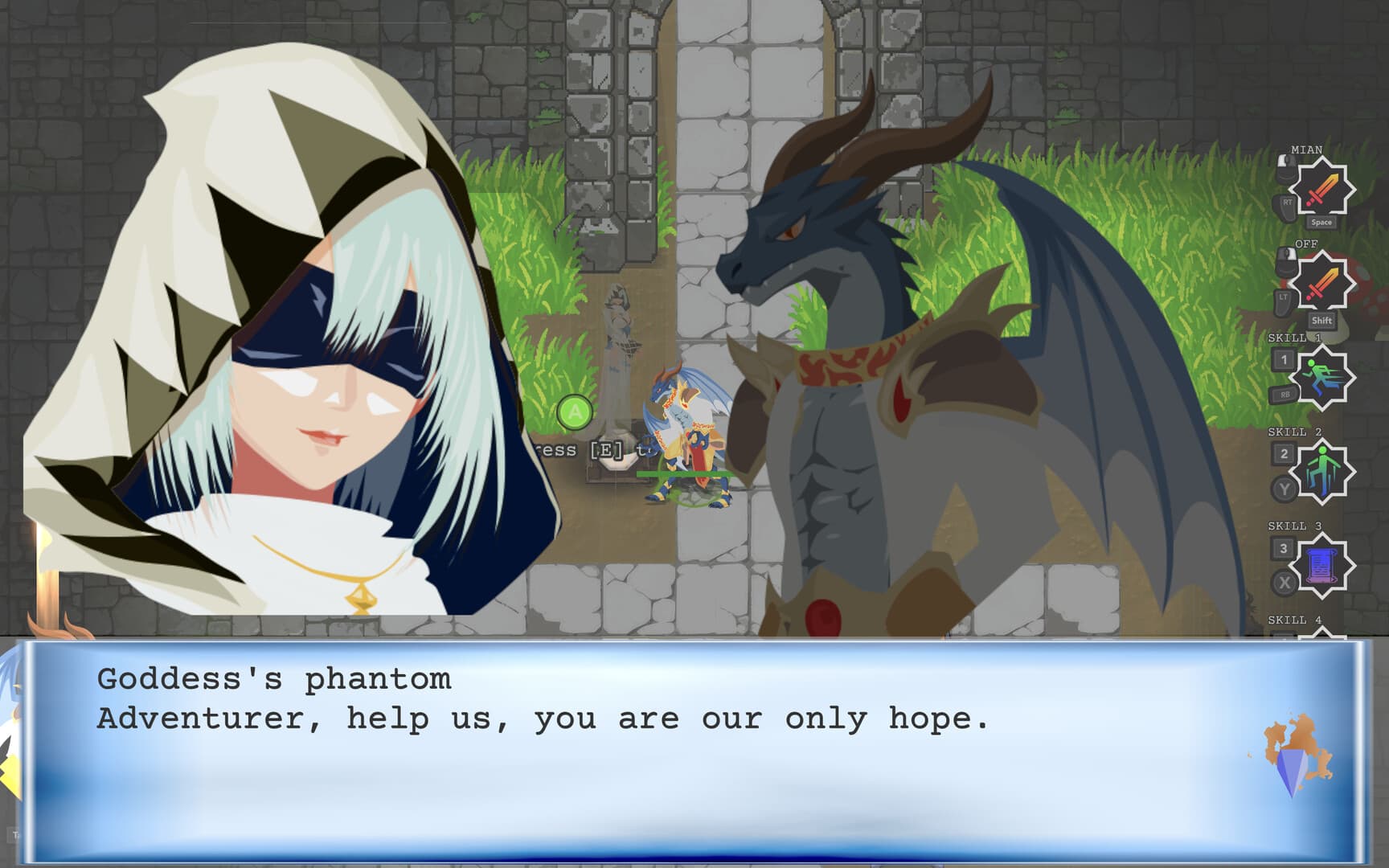Viewport: 1389px width, 868px height.
Task: Activate the SKILL 1 dash icon
Action: click(x=1323, y=373)
